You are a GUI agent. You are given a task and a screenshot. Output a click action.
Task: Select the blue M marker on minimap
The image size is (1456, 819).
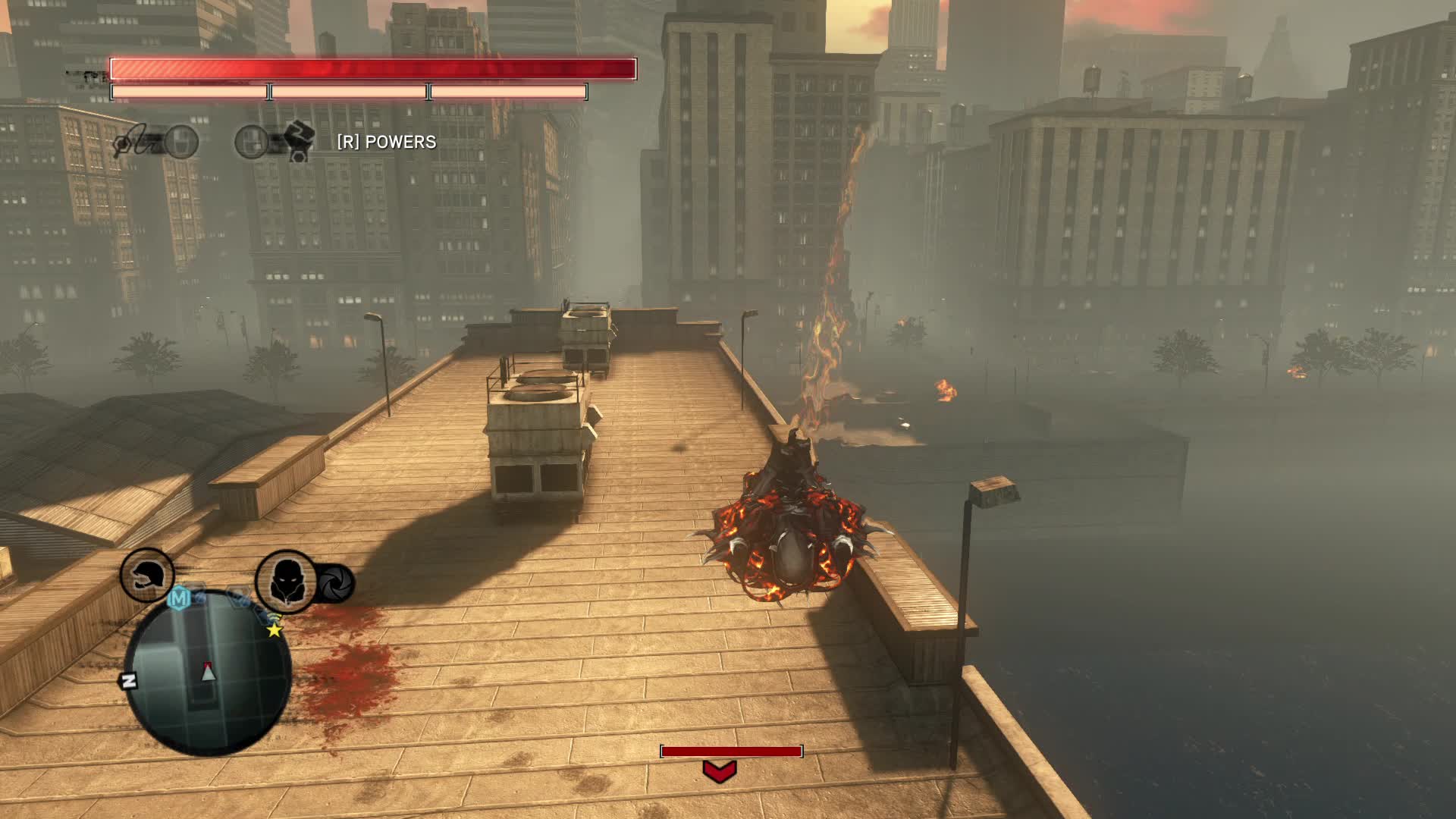180,598
